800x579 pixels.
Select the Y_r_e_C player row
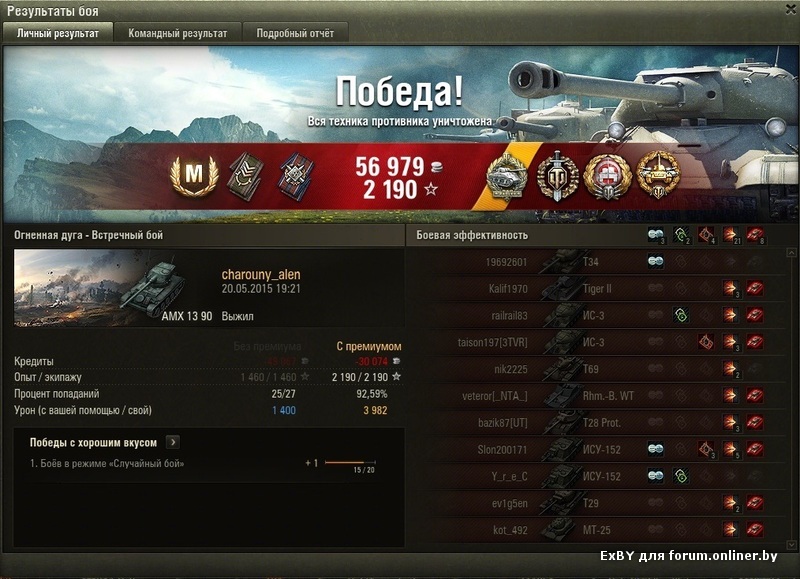[598, 476]
